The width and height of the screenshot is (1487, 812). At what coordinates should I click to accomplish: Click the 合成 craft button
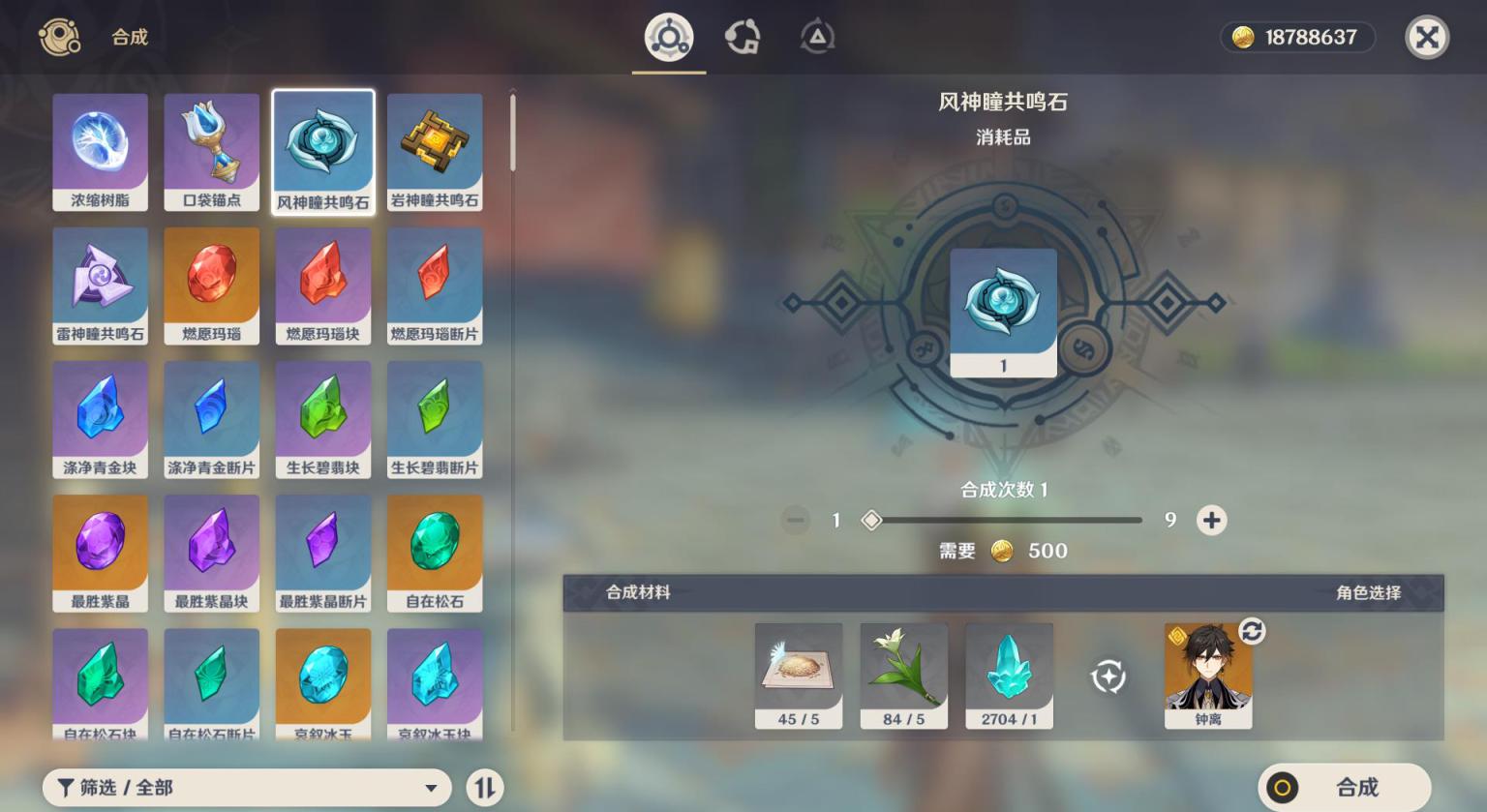point(1344,787)
